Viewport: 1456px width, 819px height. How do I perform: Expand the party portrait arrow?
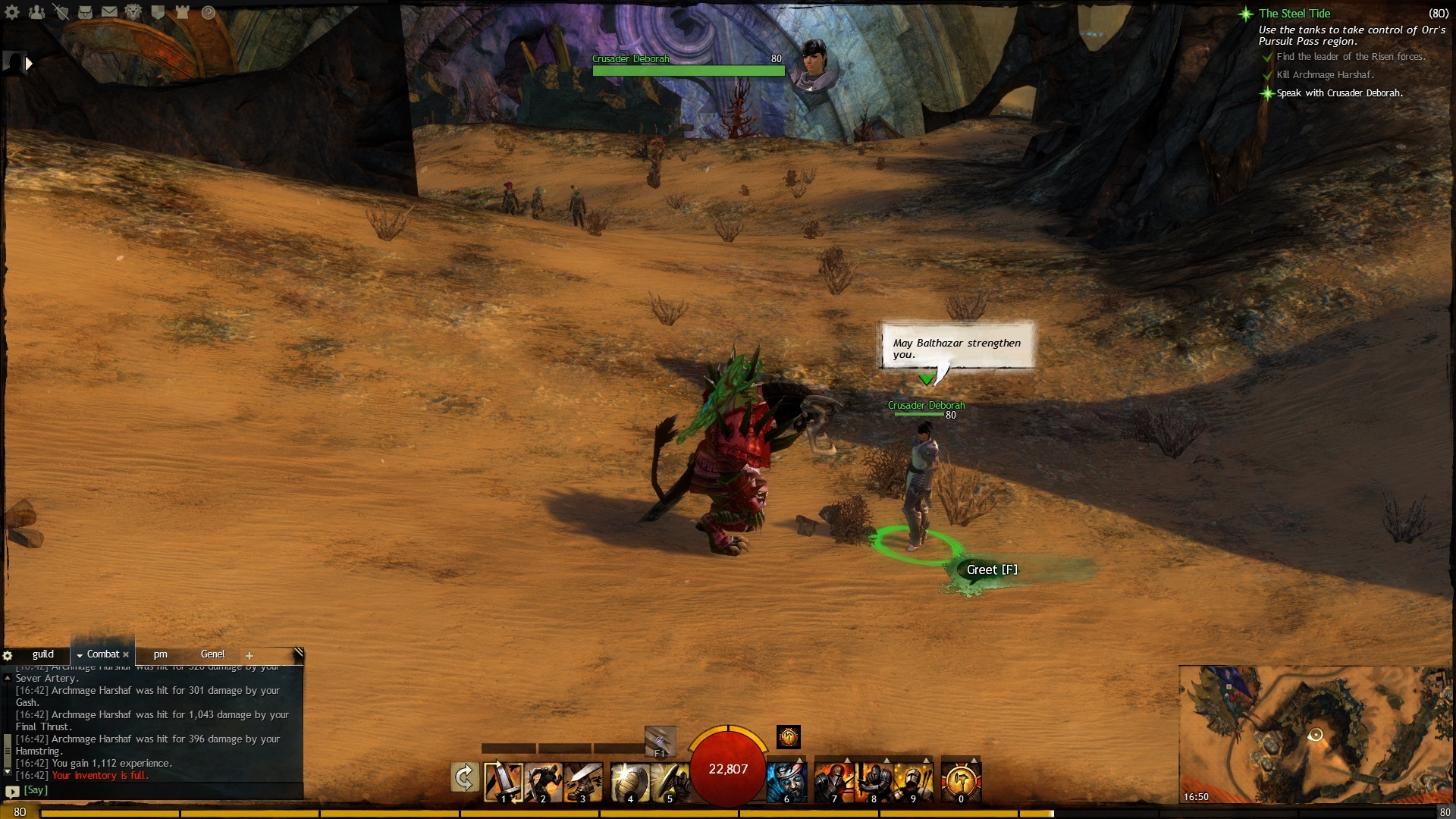(29, 64)
